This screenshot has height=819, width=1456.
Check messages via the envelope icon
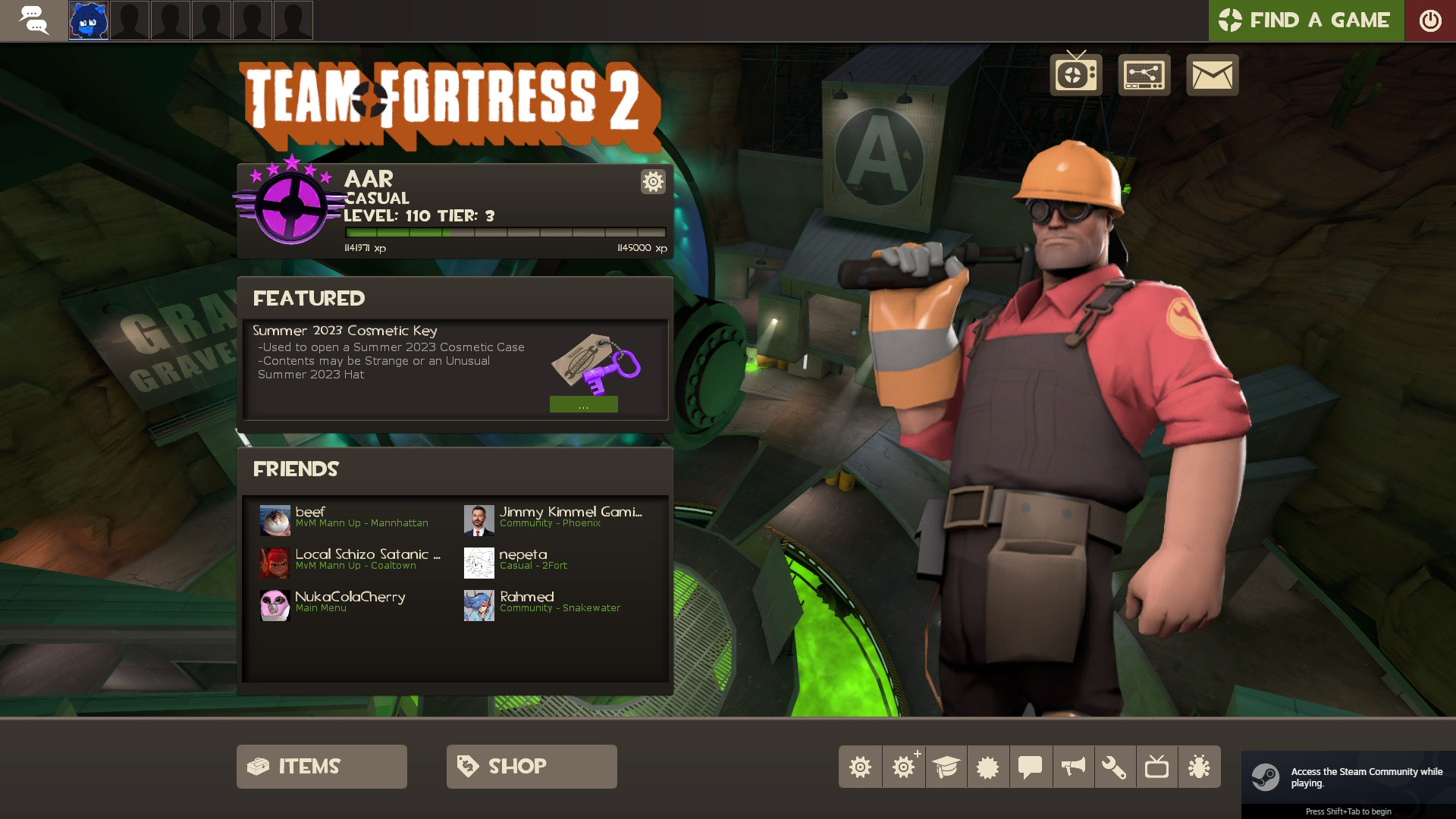tap(1213, 74)
